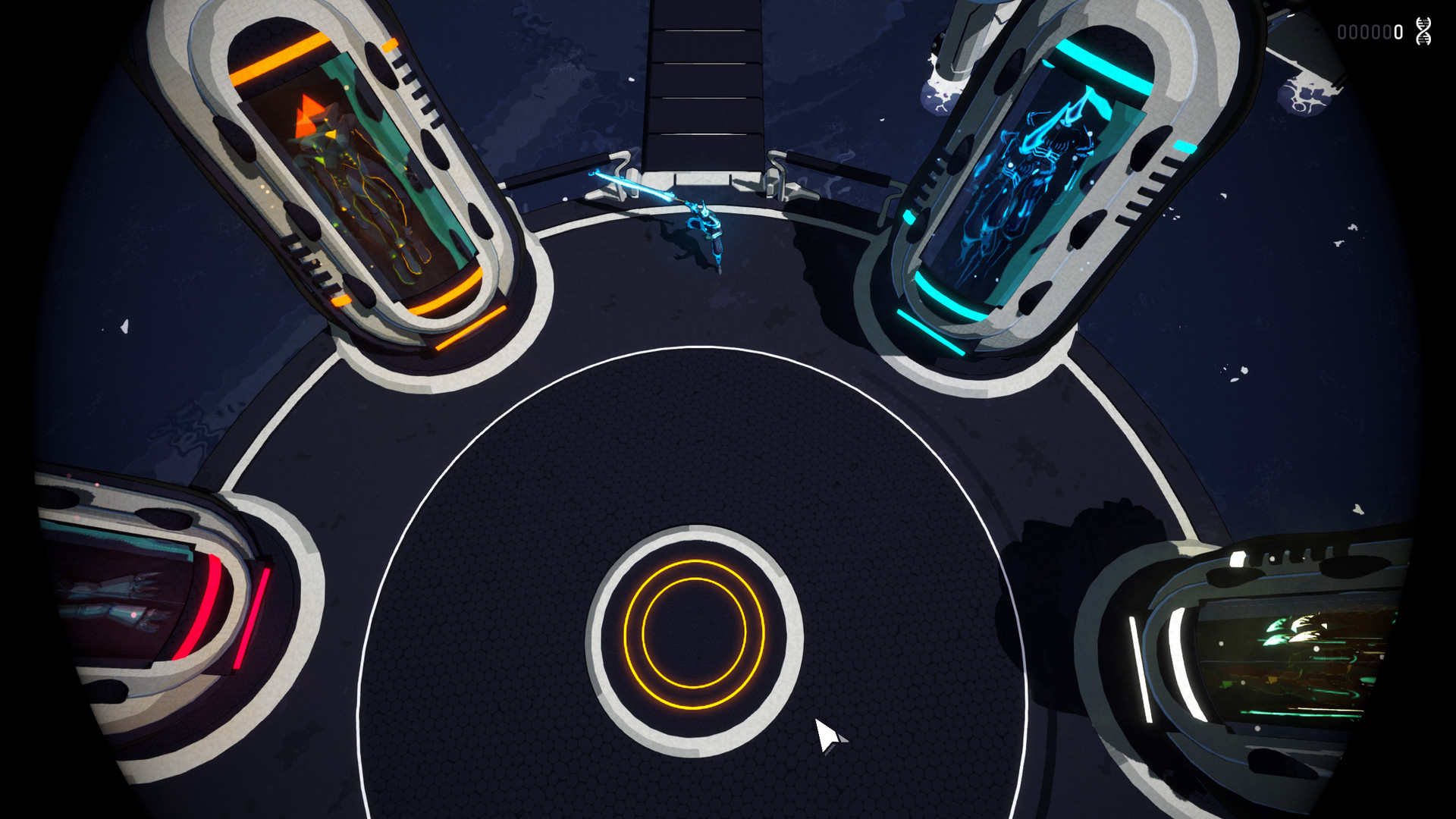The height and width of the screenshot is (819, 1456).
Task: Select the red character pod
Action: [129, 599]
